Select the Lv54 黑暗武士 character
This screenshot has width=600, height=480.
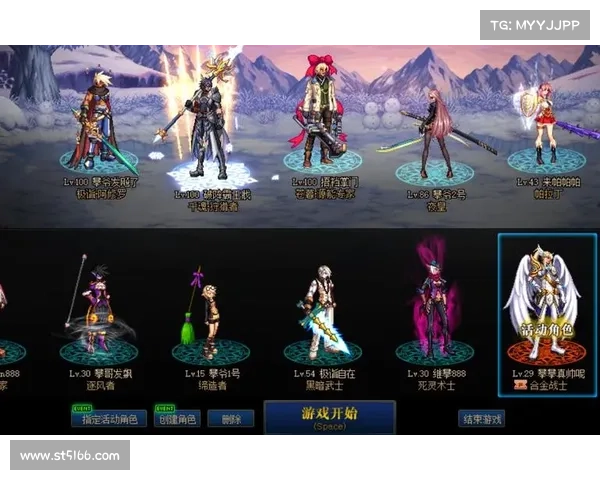pos(322,310)
